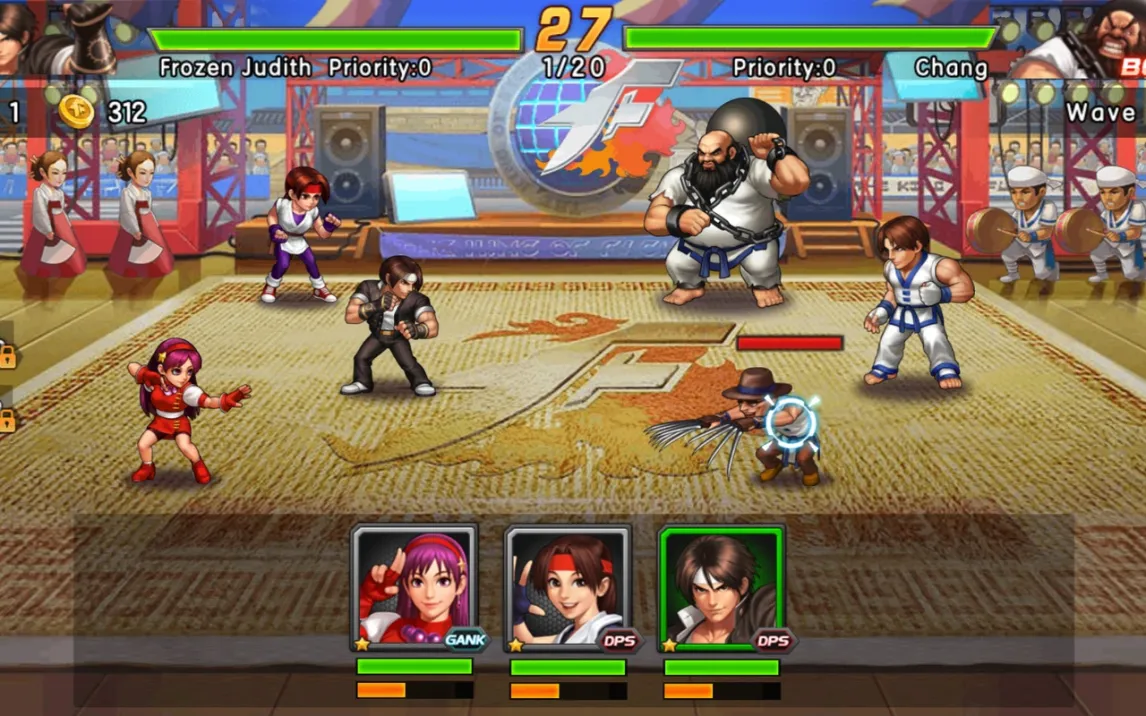
Task: Activate Athena's GANK hero portrait skill
Action: point(414,588)
